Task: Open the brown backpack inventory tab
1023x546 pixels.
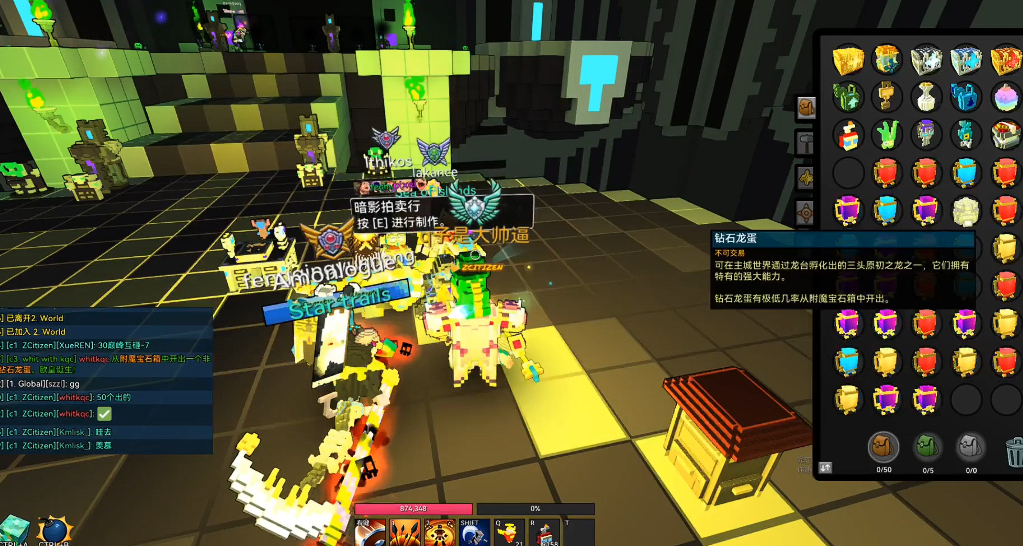Action: click(884, 446)
